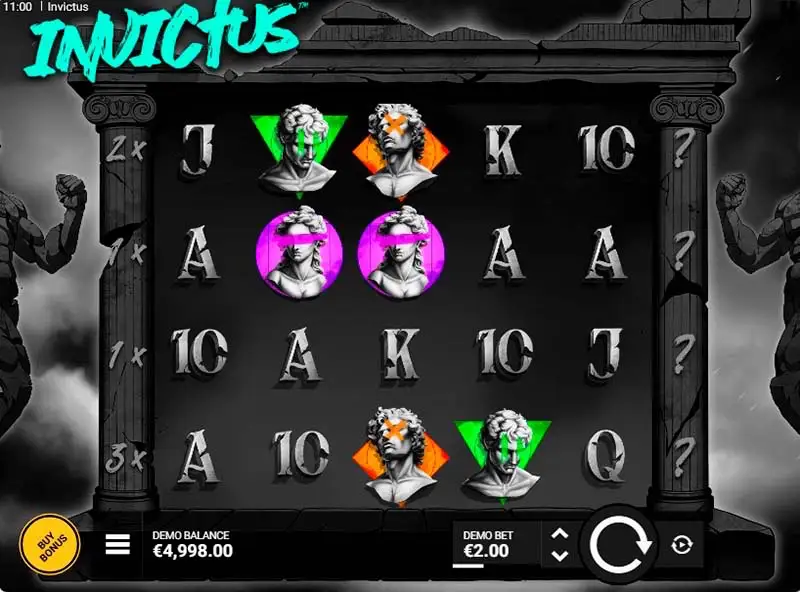This screenshot has width=800, height=592.
Task: Spin the reels with the circular arrow button
Action: tap(620, 544)
